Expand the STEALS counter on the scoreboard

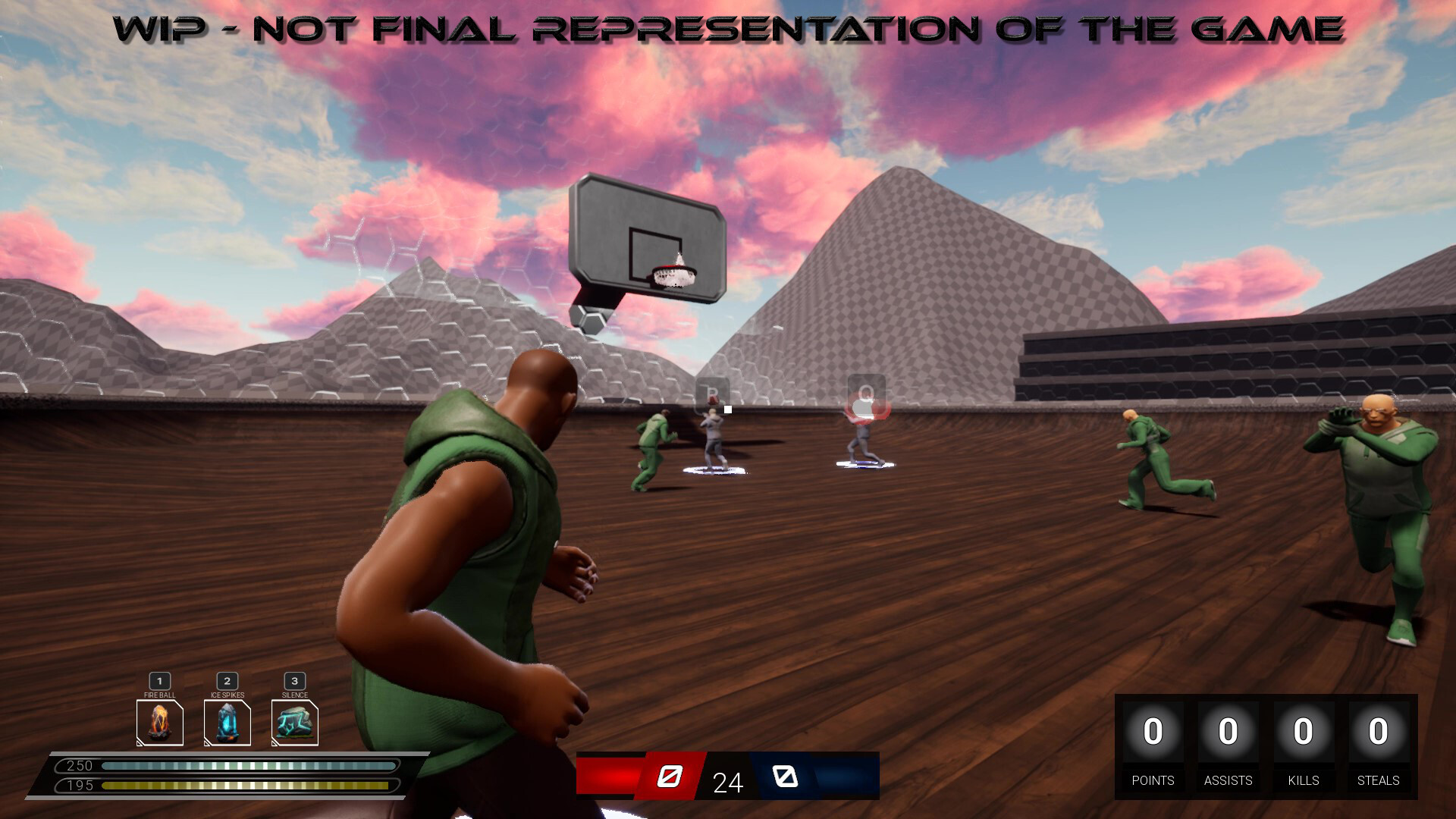click(1379, 733)
